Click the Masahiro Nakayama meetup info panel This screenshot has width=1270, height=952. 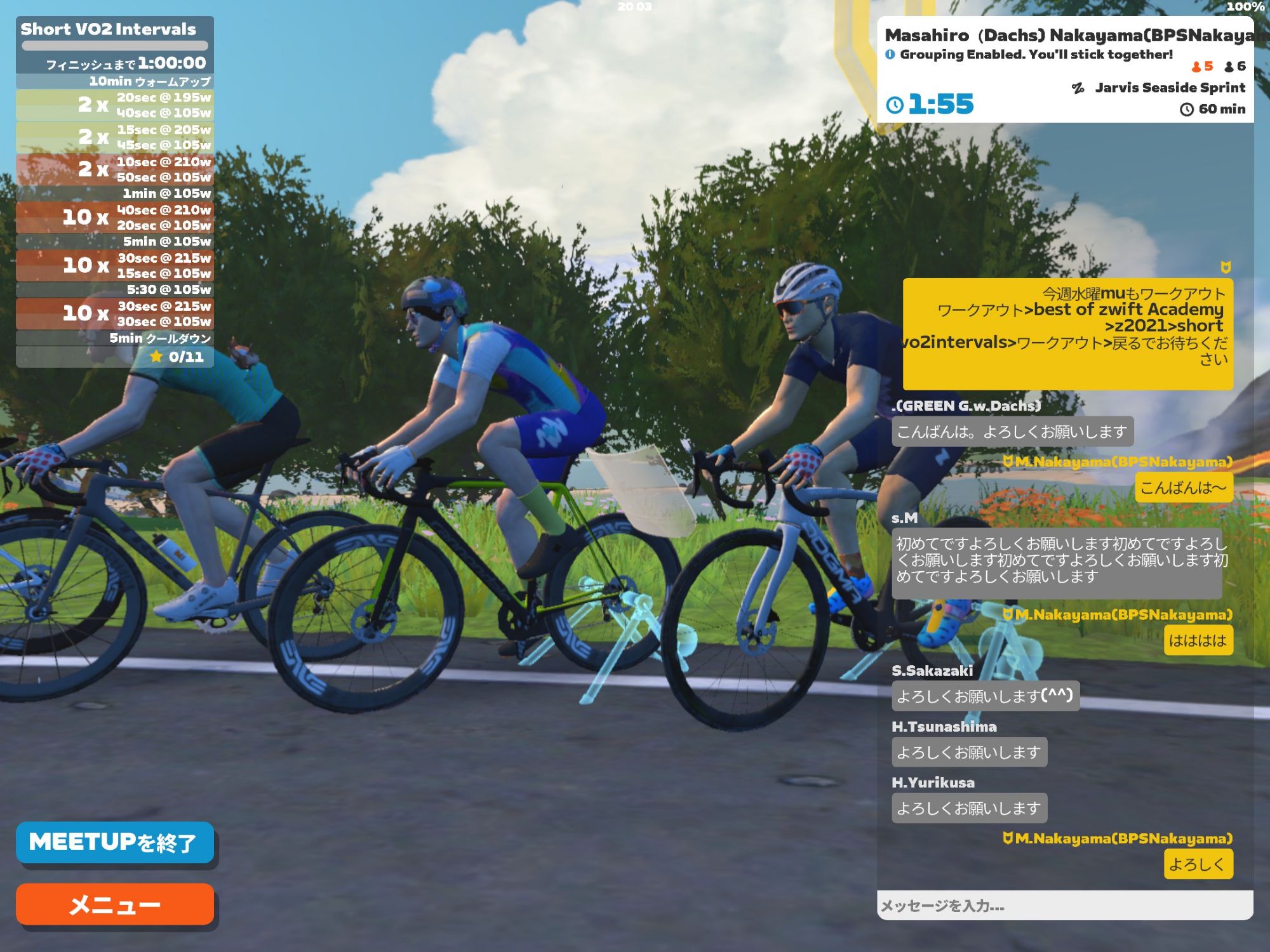[x=1065, y=70]
